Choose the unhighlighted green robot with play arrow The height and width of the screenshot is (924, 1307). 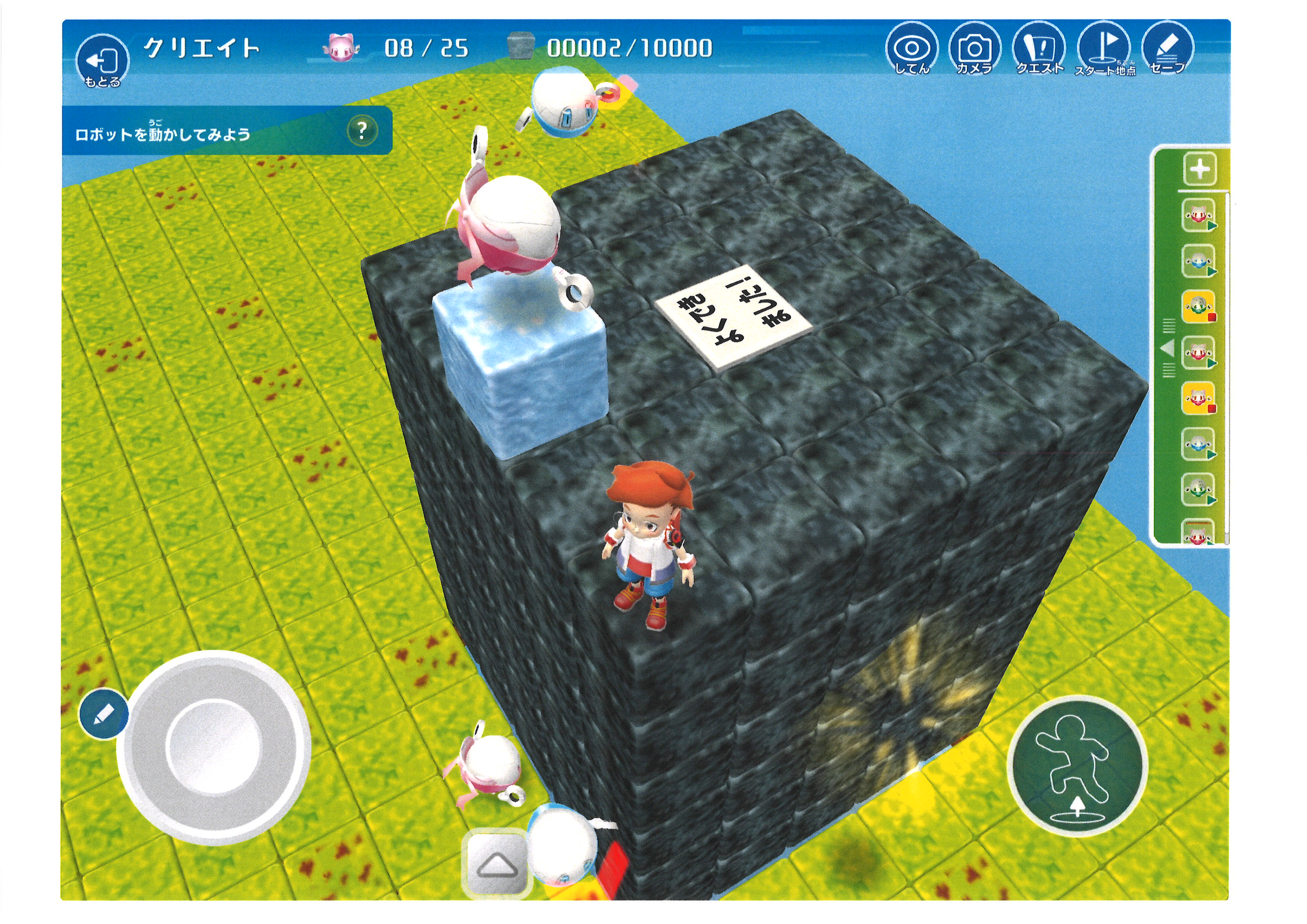point(1199,489)
